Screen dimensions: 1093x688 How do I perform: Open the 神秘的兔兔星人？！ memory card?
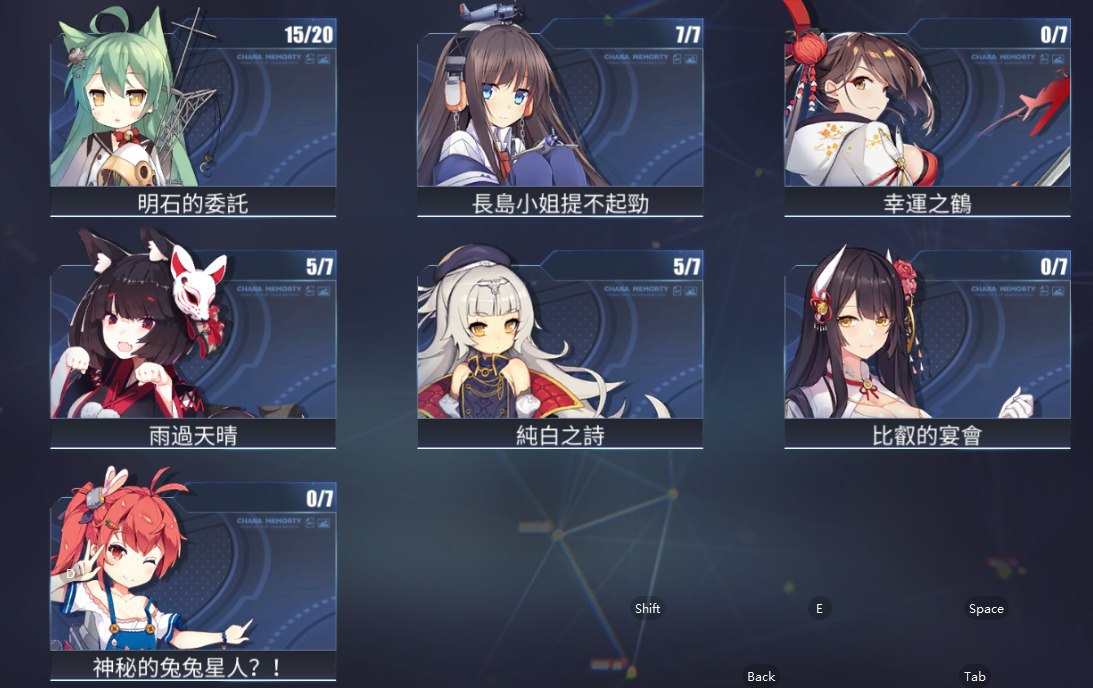[x=193, y=578]
